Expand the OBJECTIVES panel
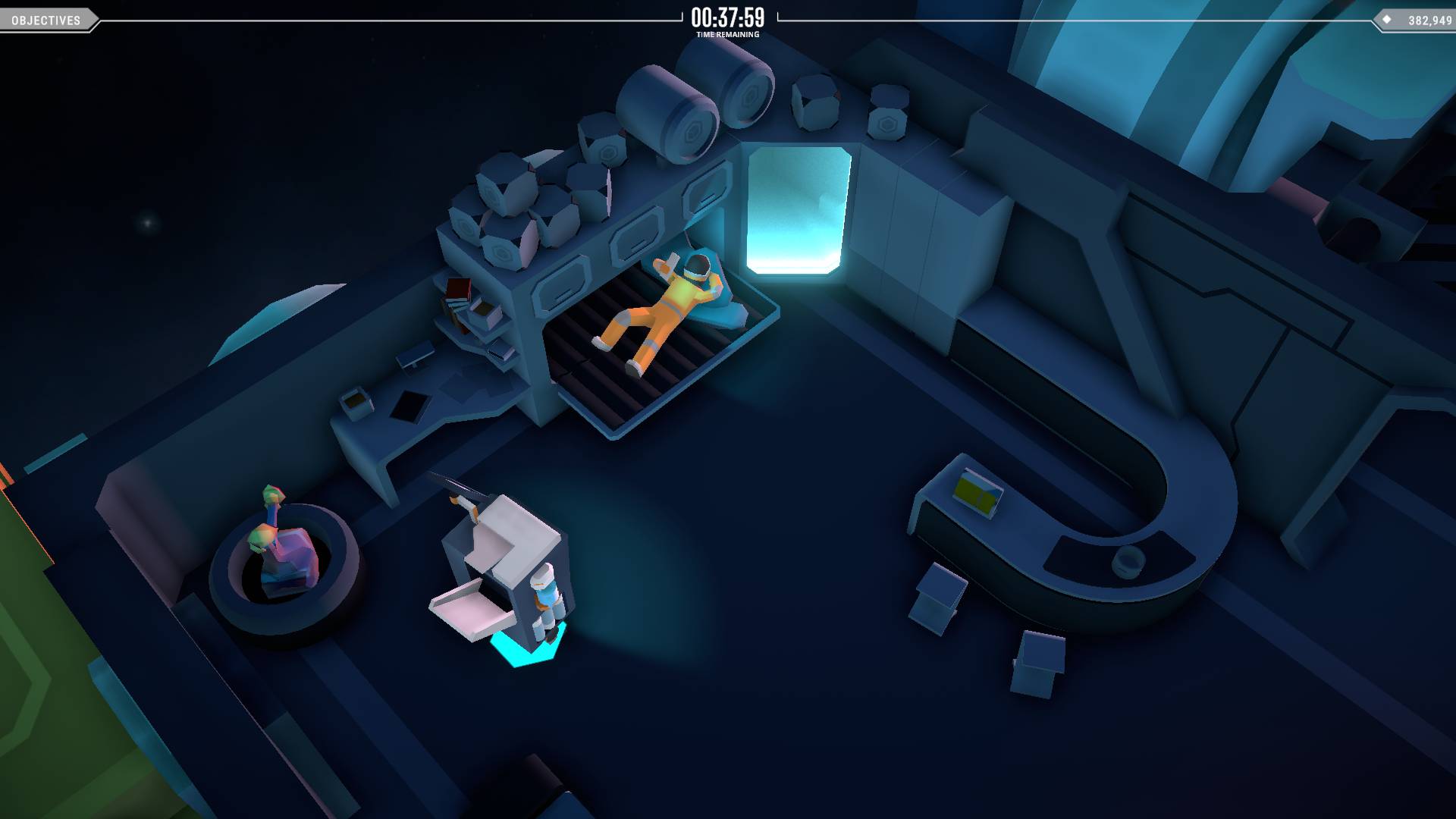The height and width of the screenshot is (819, 1456). [45, 20]
